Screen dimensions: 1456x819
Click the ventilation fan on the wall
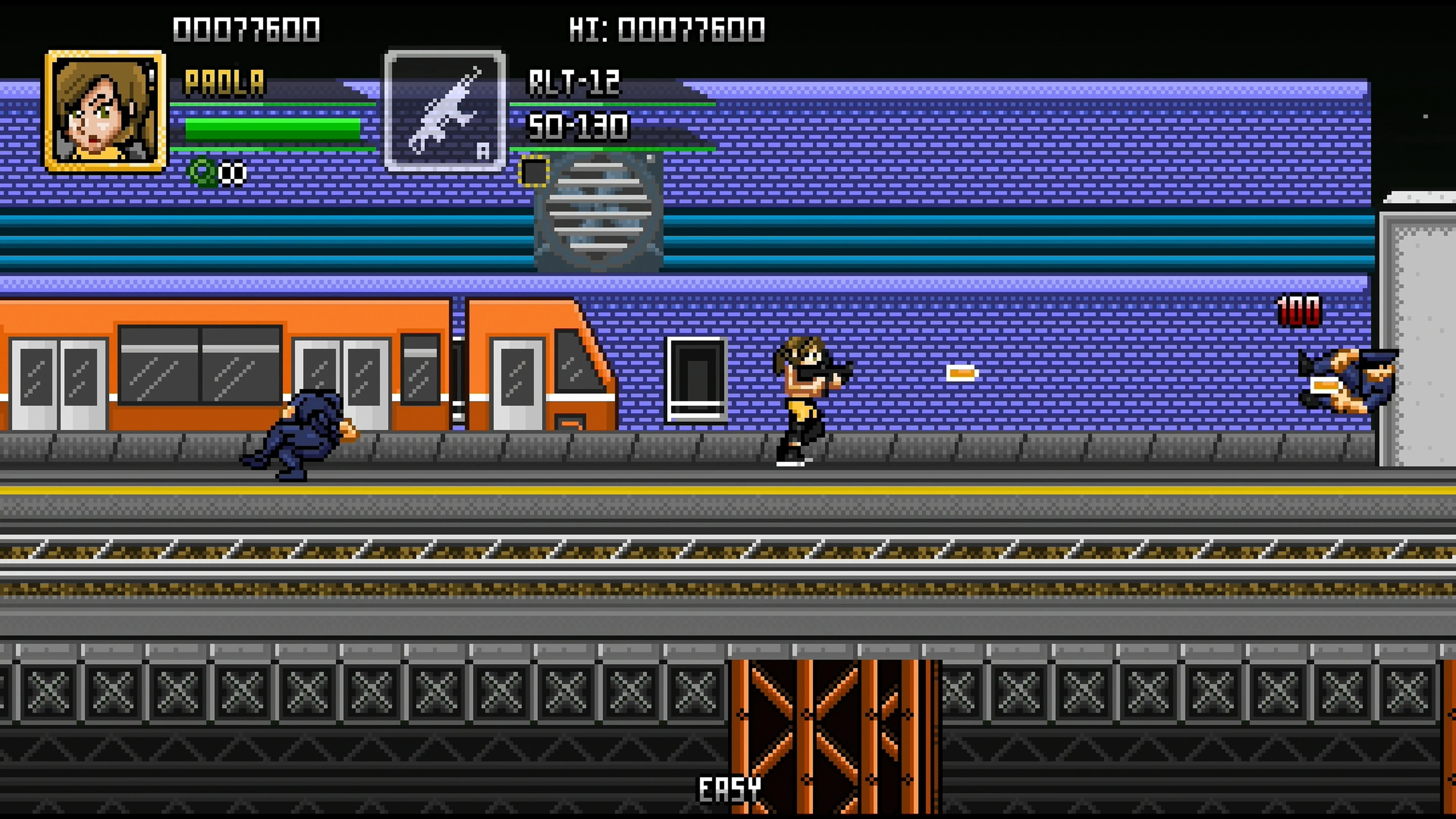598,209
